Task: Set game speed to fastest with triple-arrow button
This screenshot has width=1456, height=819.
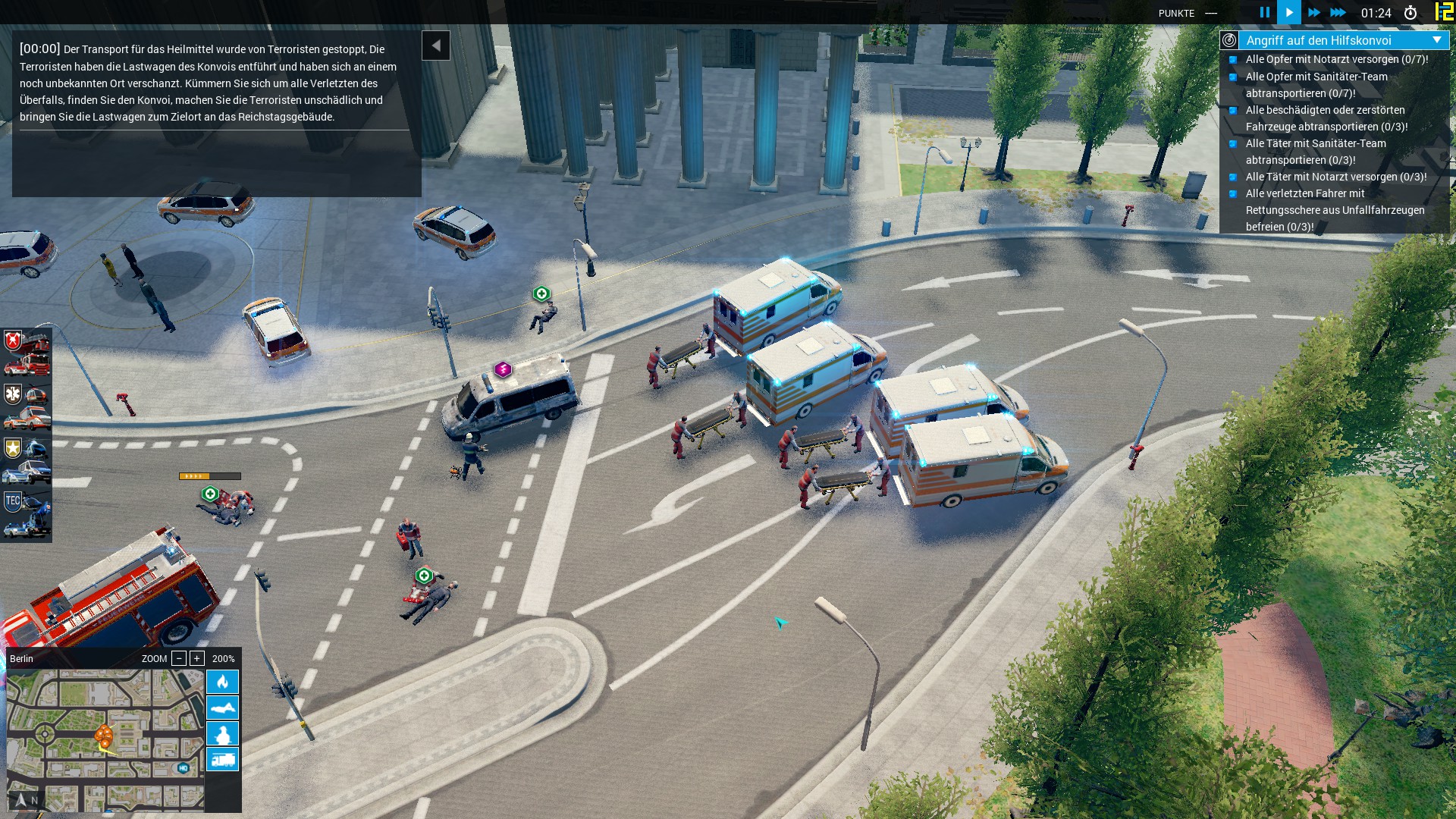Action: coord(1339,12)
